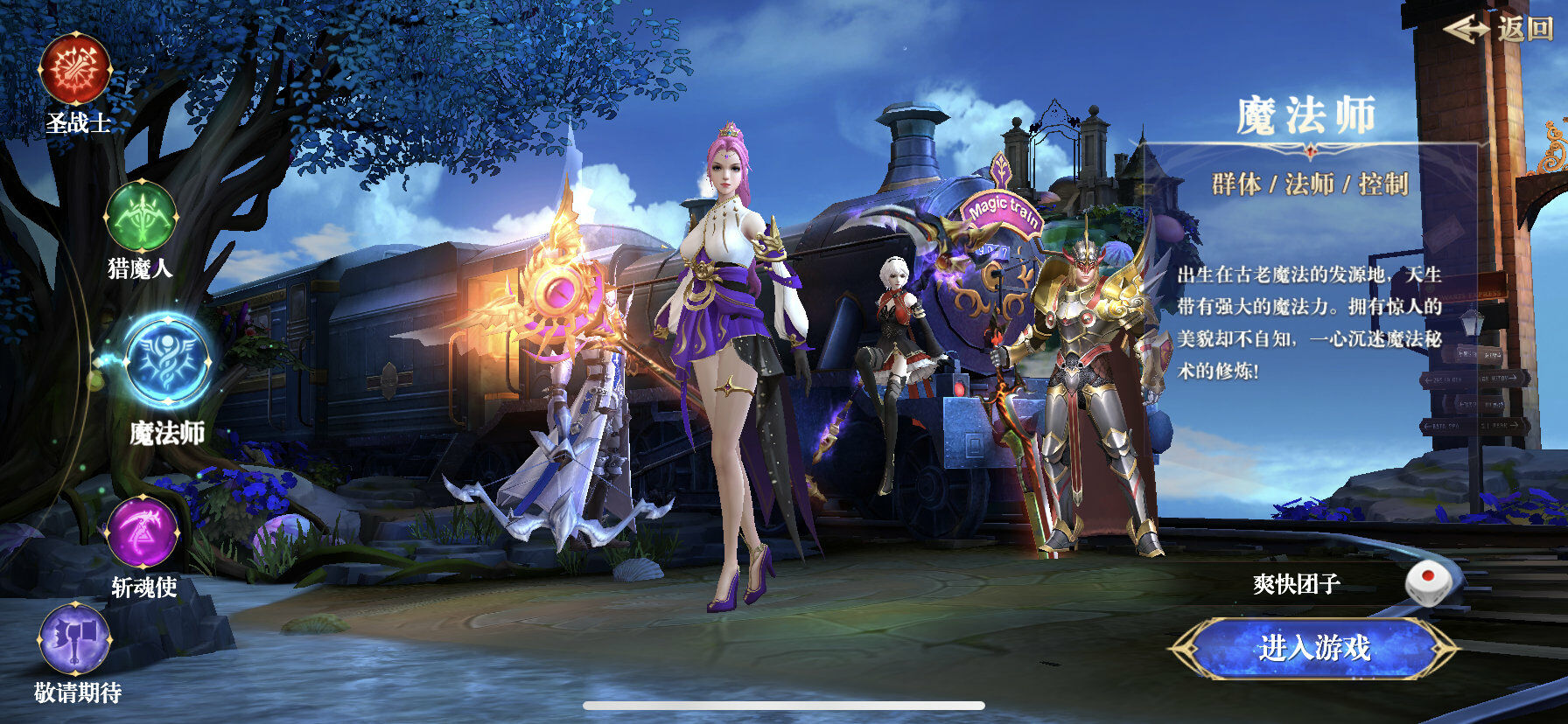
Task: Choose the 猎魔人 class icon
Action: (x=141, y=216)
